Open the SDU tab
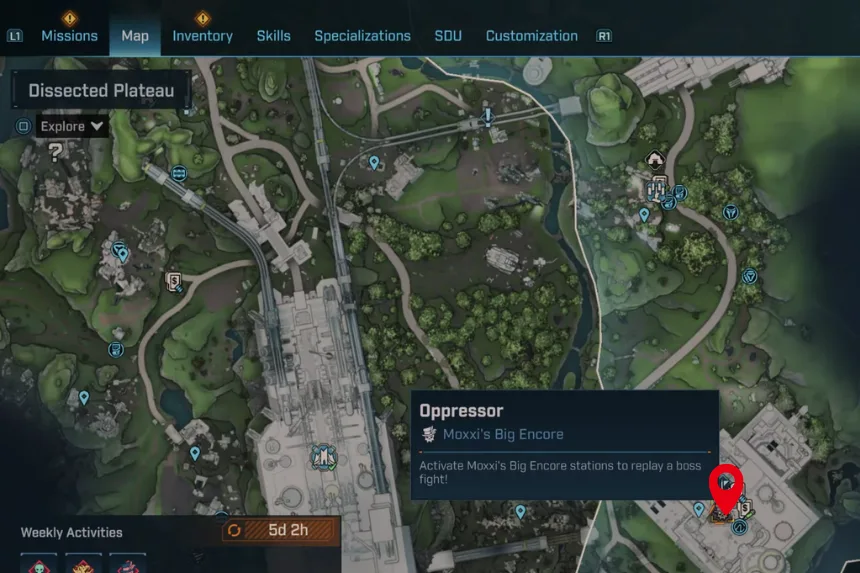Image resolution: width=860 pixels, height=573 pixels. (448, 36)
